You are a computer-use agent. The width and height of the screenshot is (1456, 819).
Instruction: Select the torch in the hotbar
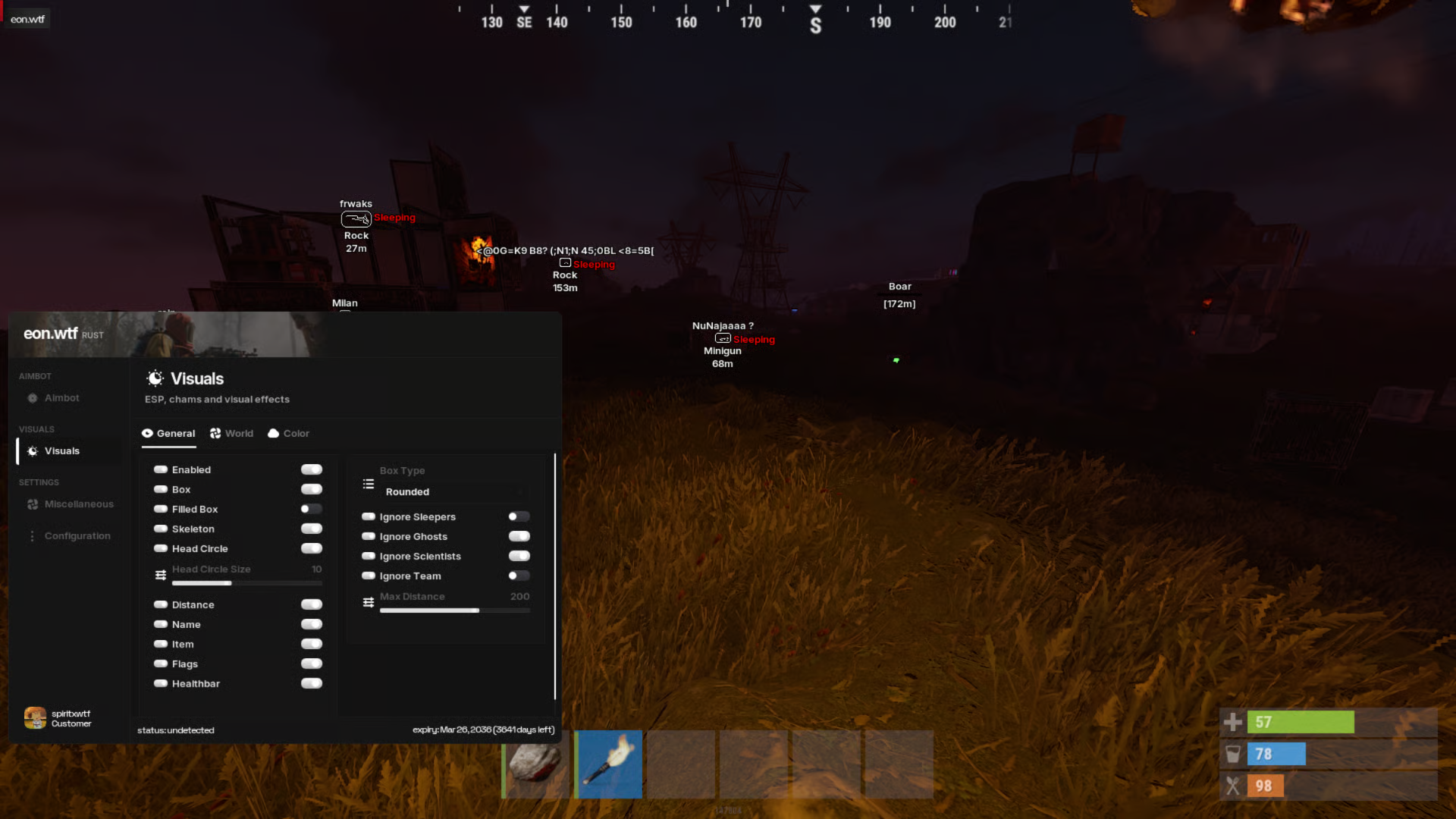click(x=609, y=764)
